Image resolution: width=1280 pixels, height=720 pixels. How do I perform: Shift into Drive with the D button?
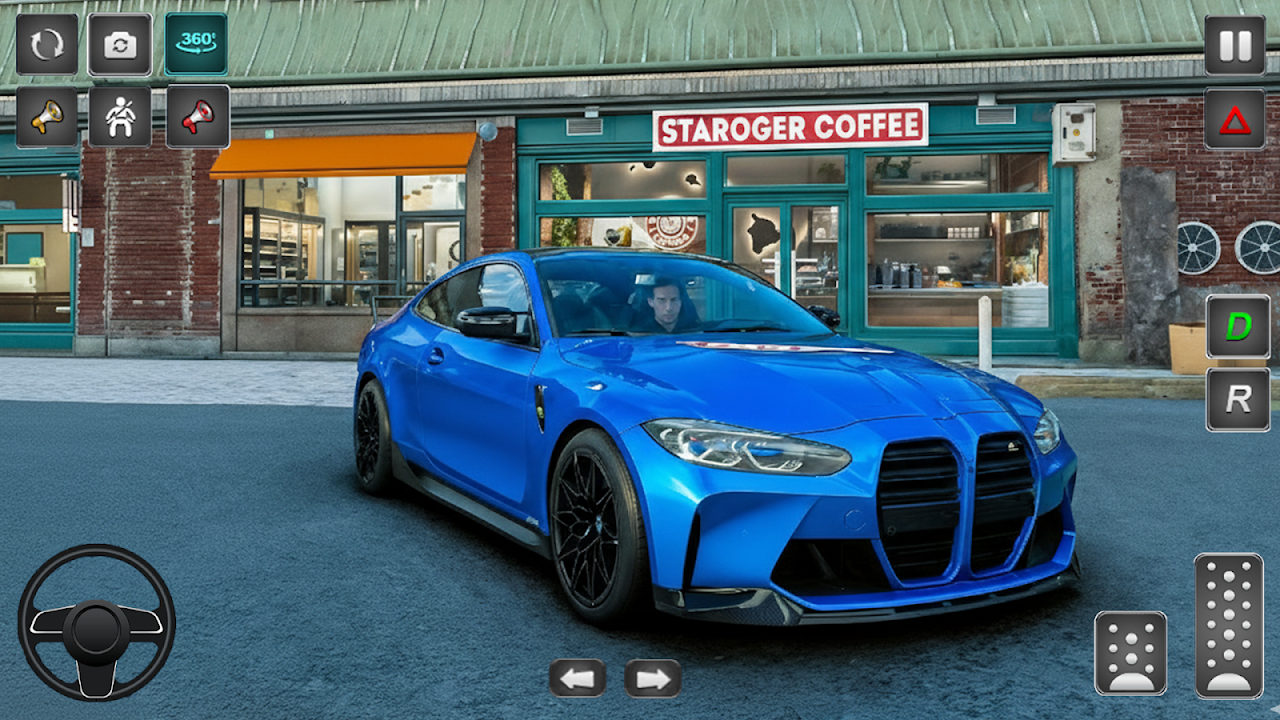point(1238,327)
